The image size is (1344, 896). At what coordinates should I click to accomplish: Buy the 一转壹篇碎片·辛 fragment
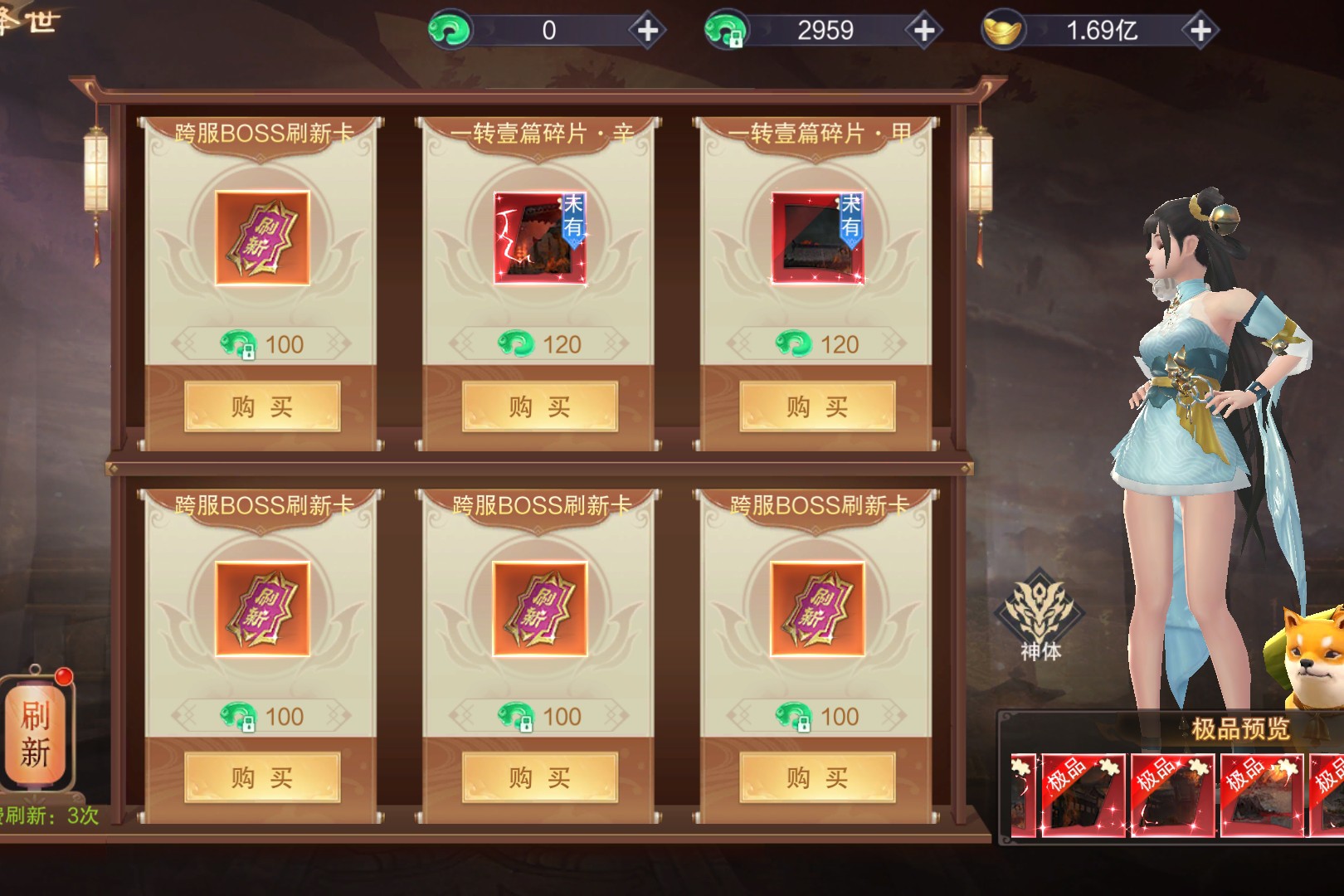coord(539,407)
